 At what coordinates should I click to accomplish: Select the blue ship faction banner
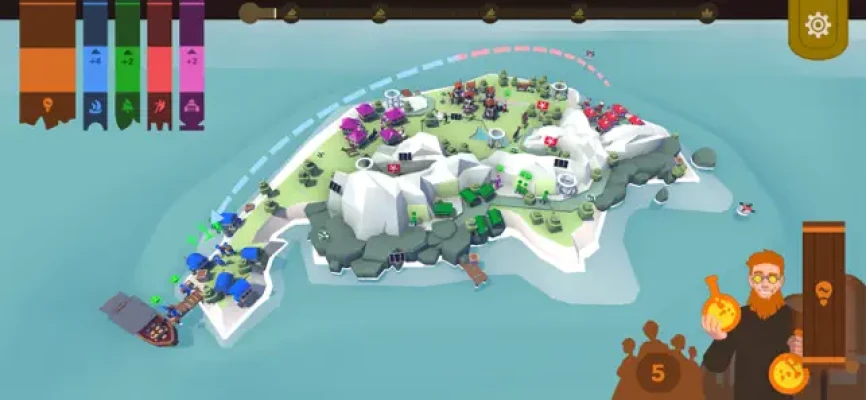(x=95, y=65)
